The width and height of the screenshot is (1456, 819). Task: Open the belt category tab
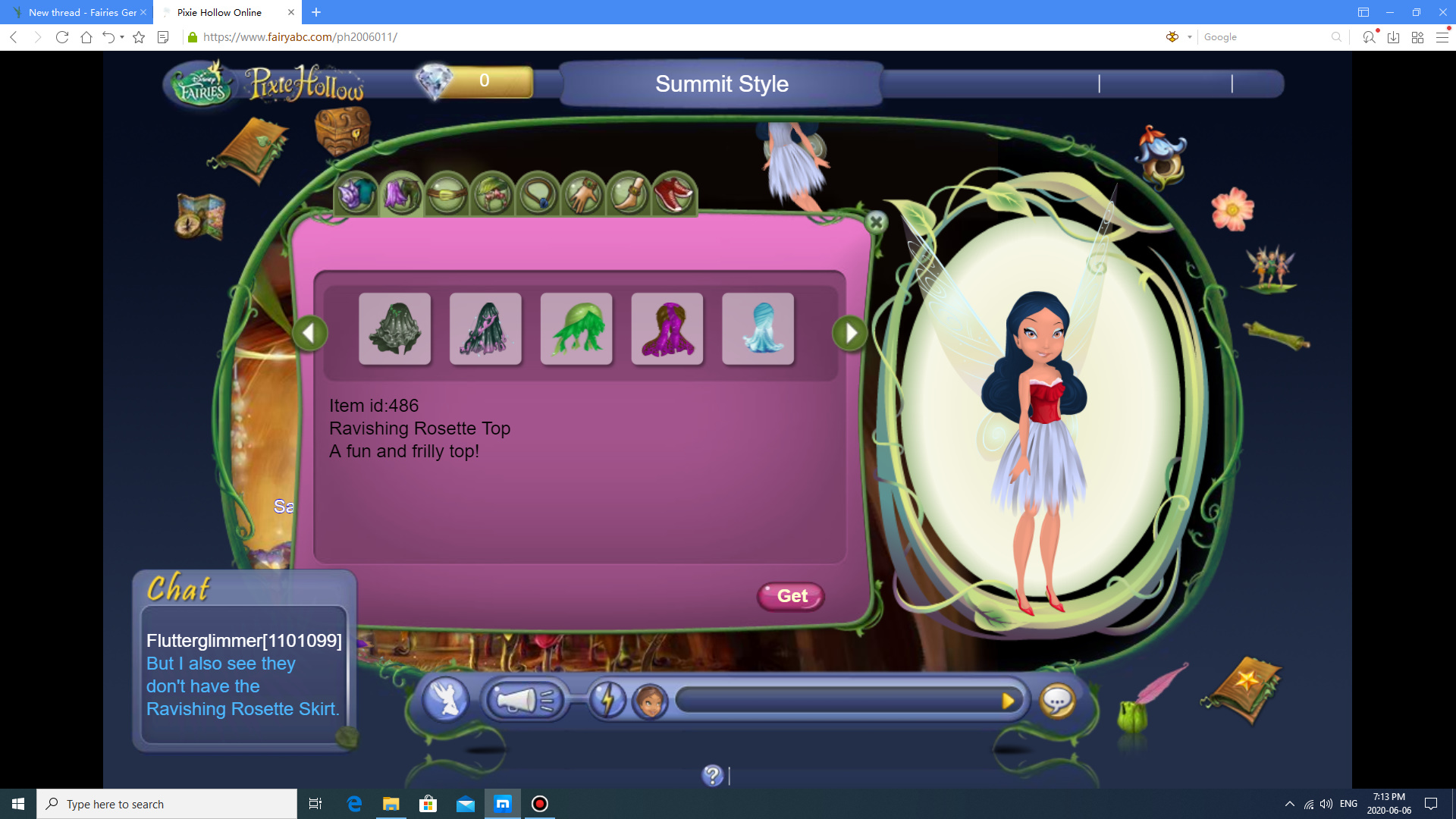tap(447, 195)
